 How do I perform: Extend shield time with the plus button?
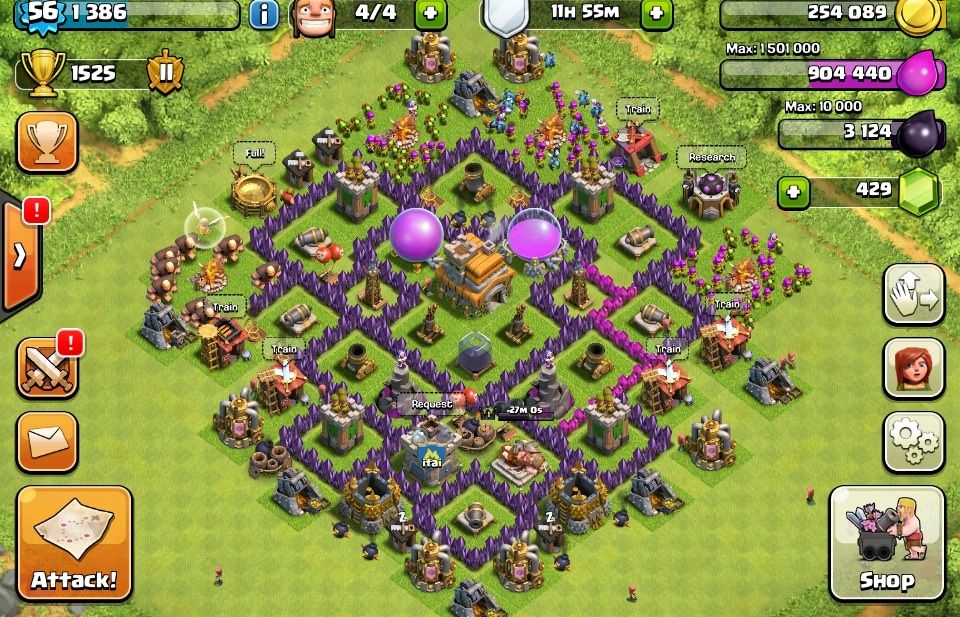point(656,14)
